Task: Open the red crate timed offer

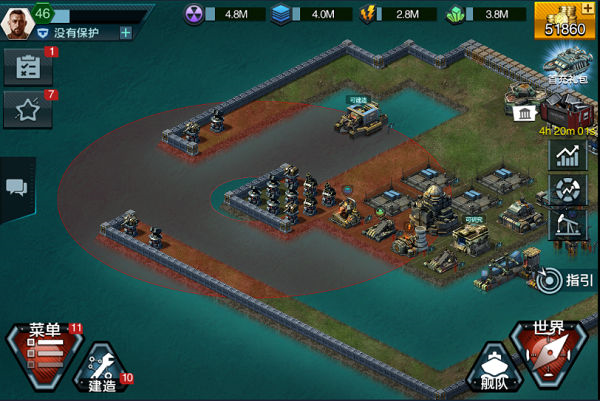Action: click(566, 110)
